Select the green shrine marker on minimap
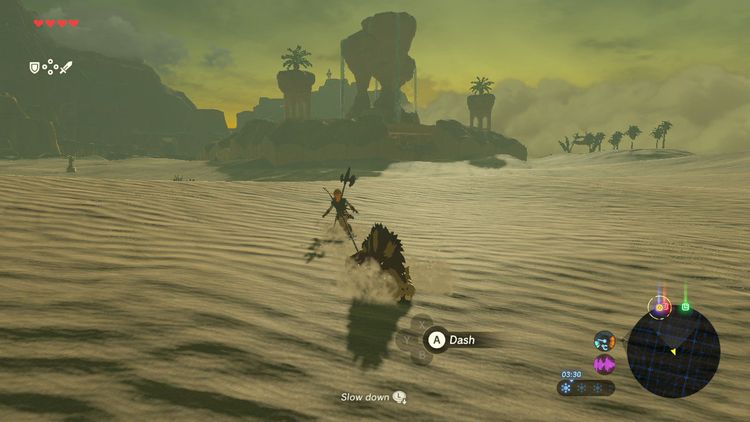The image size is (750, 422). coord(686,306)
